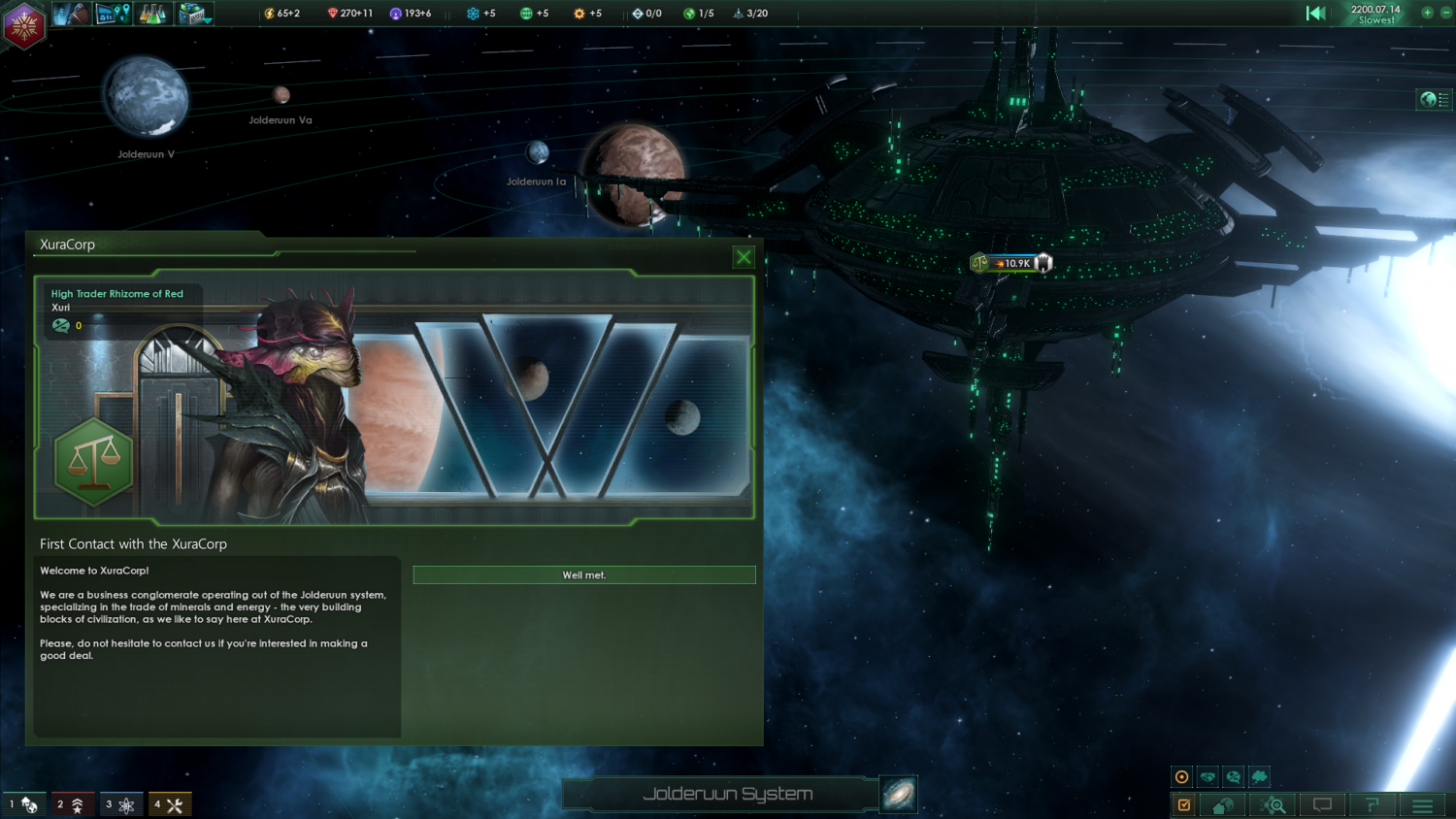
Task: Select military fleet group 2 star icon
Action: click(73, 803)
